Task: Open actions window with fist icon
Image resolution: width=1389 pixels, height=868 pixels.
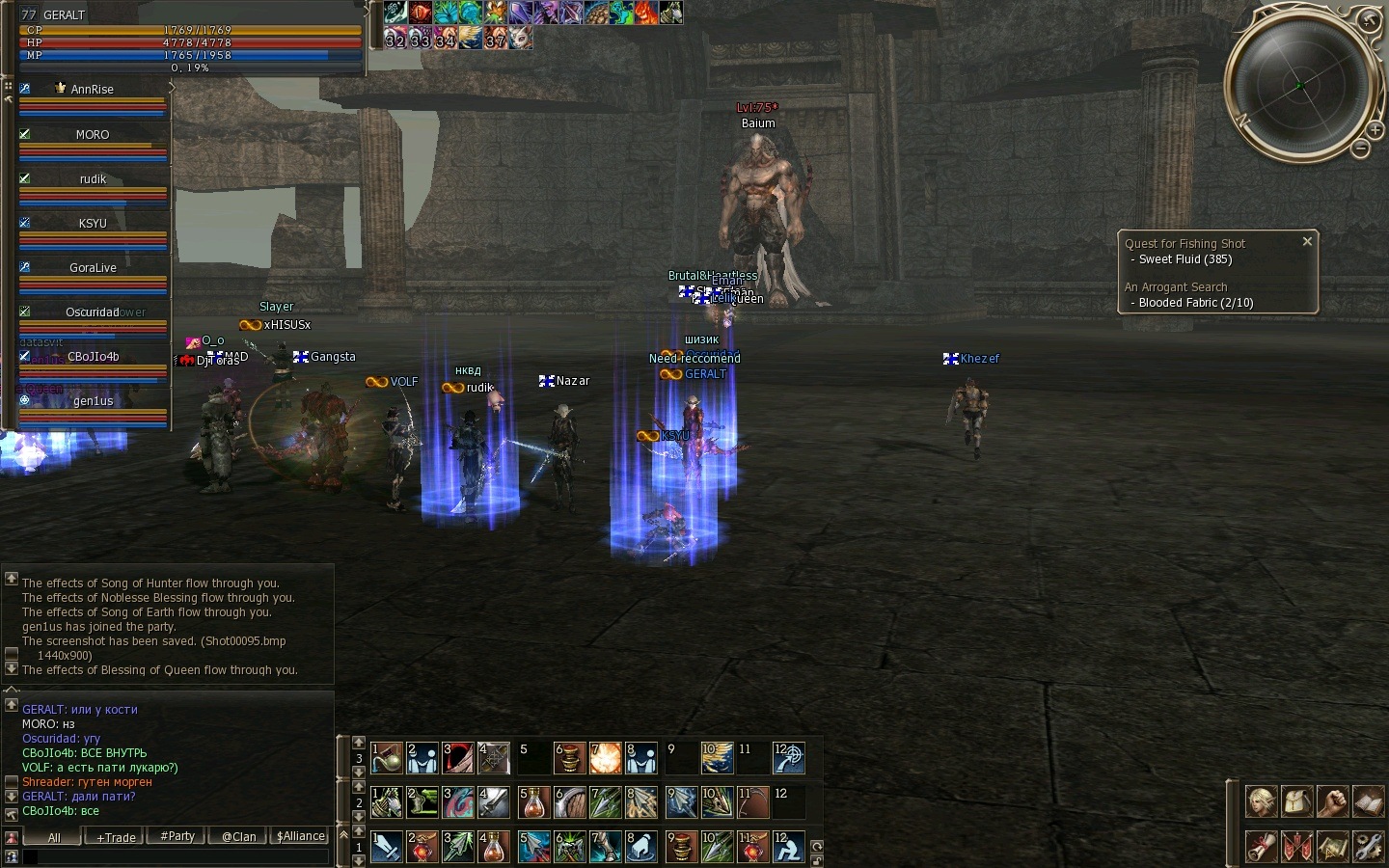Action: [1333, 801]
